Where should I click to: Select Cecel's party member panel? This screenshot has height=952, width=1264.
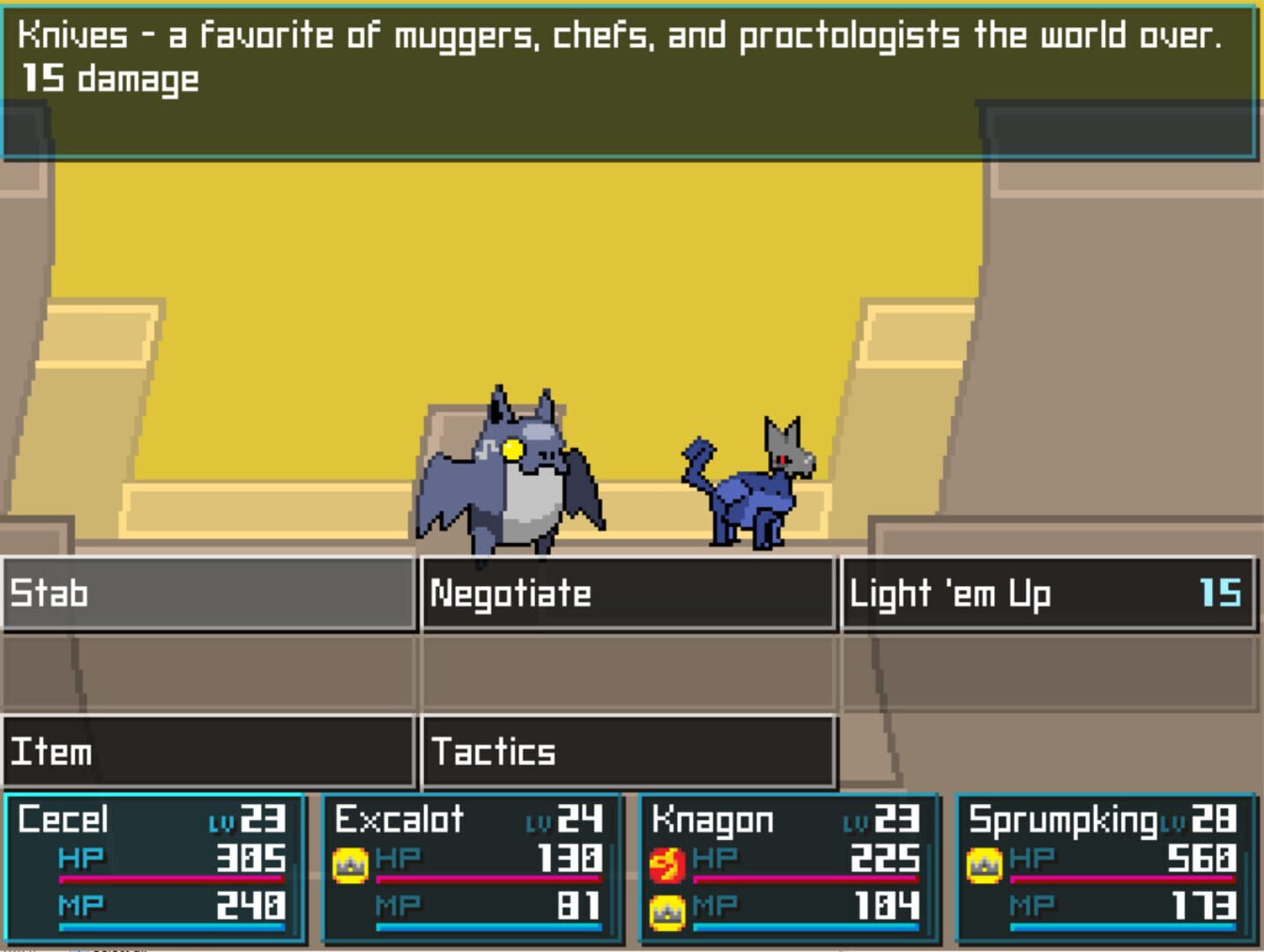click(150, 868)
